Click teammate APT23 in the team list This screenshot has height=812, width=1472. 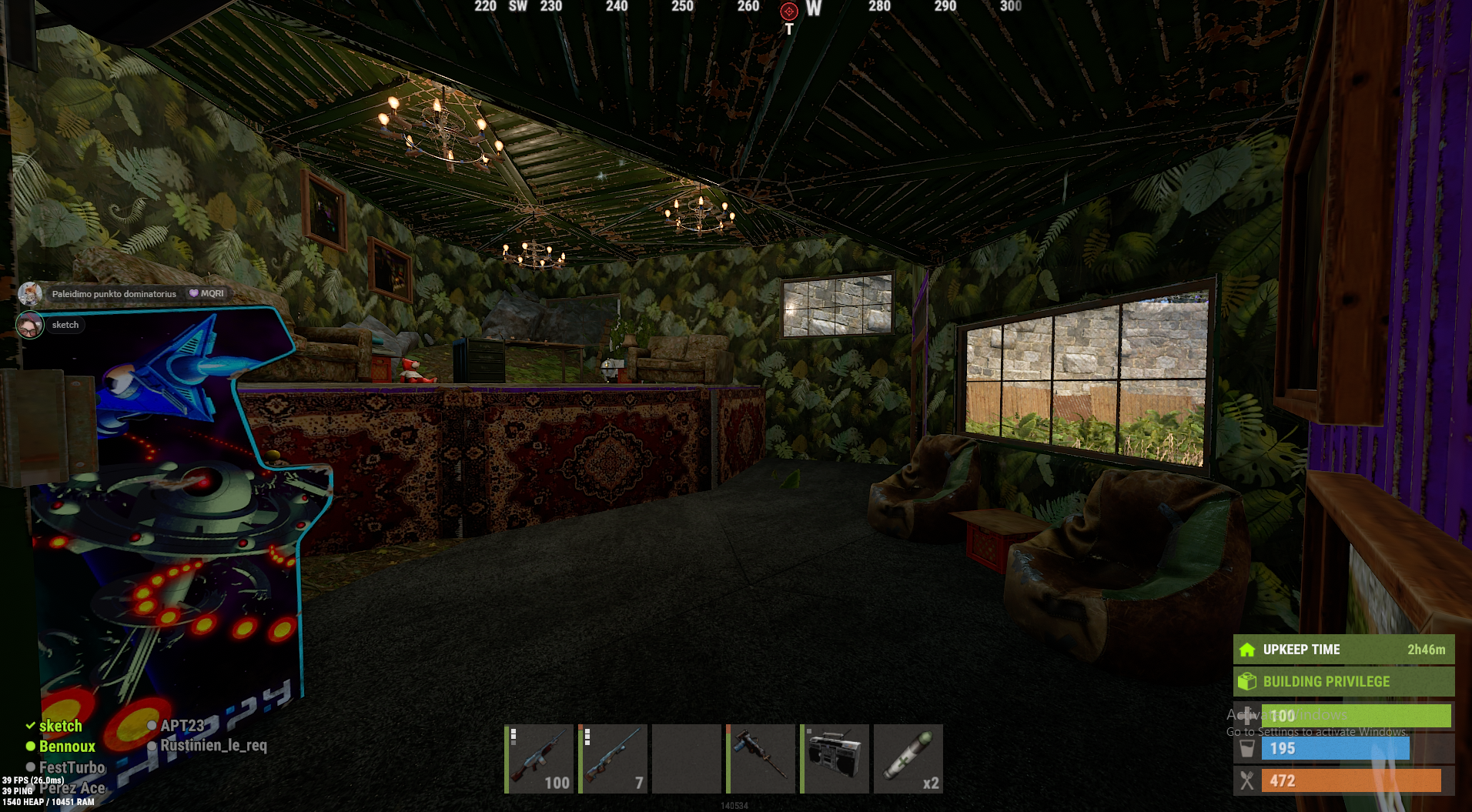pyautogui.click(x=182, y=725)
